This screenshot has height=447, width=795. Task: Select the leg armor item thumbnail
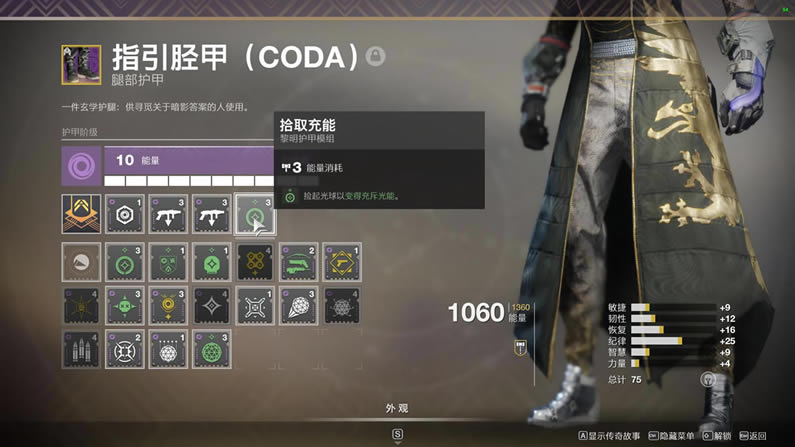81,64
